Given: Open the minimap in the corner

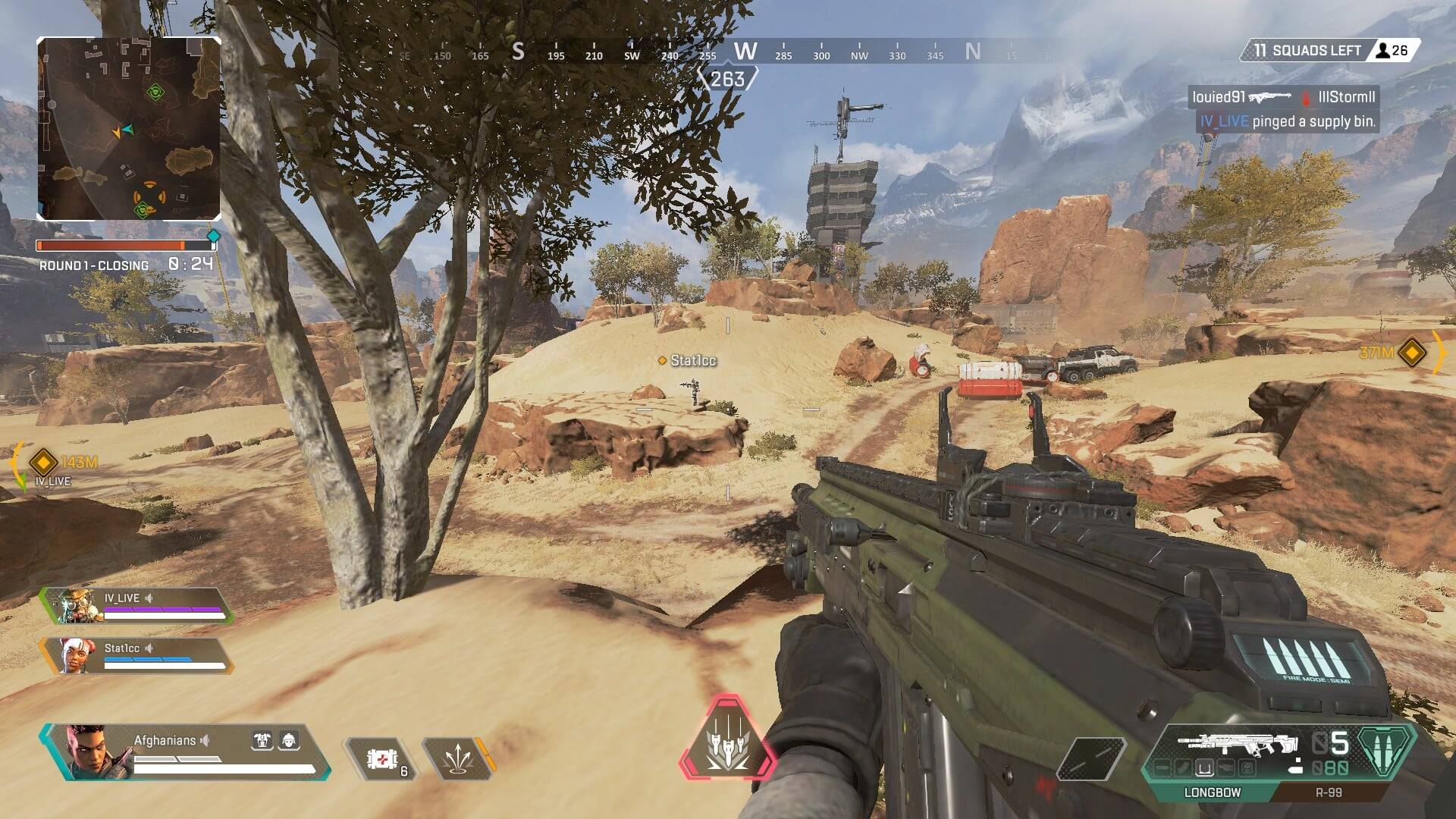Looking at the screenshot, I should click(129, 129).
